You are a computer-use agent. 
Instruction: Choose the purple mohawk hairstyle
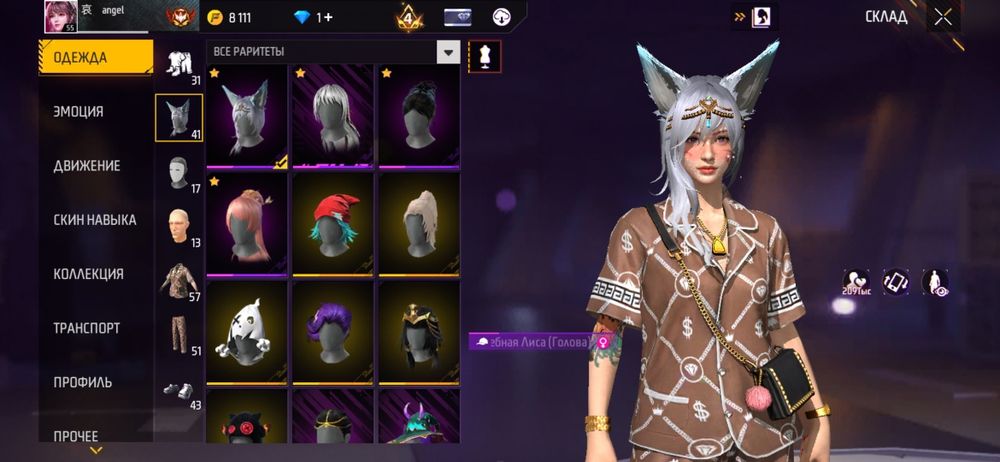click(x=334, y=330)
